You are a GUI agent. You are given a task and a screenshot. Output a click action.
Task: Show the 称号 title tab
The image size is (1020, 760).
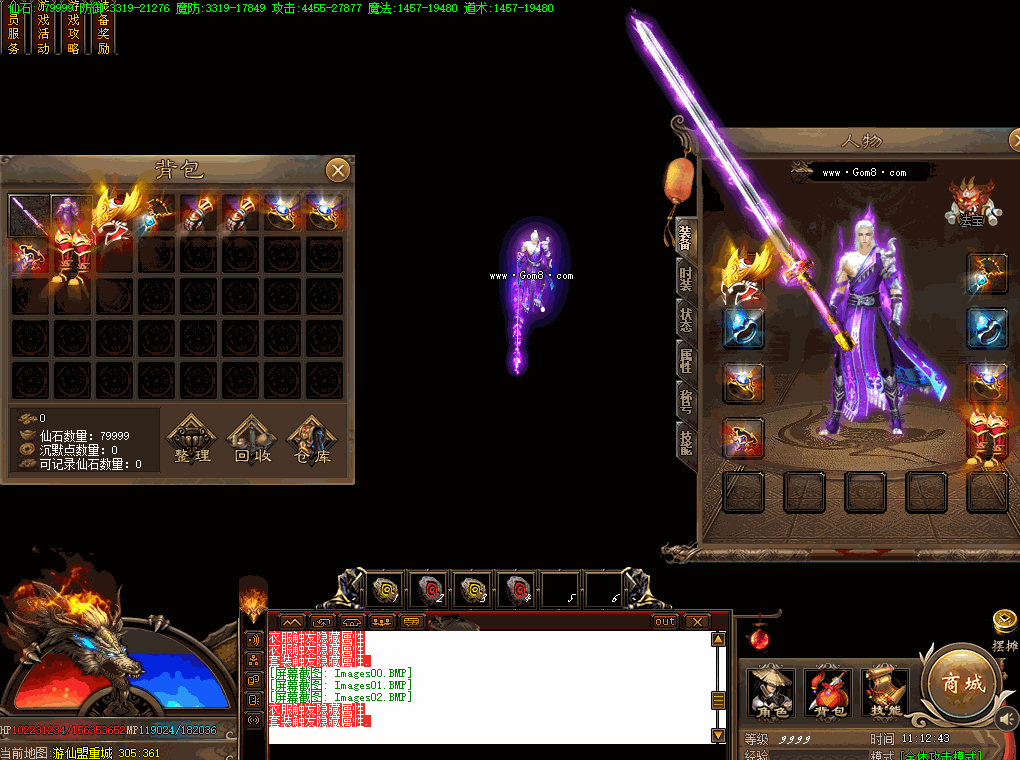click(686, 401)
